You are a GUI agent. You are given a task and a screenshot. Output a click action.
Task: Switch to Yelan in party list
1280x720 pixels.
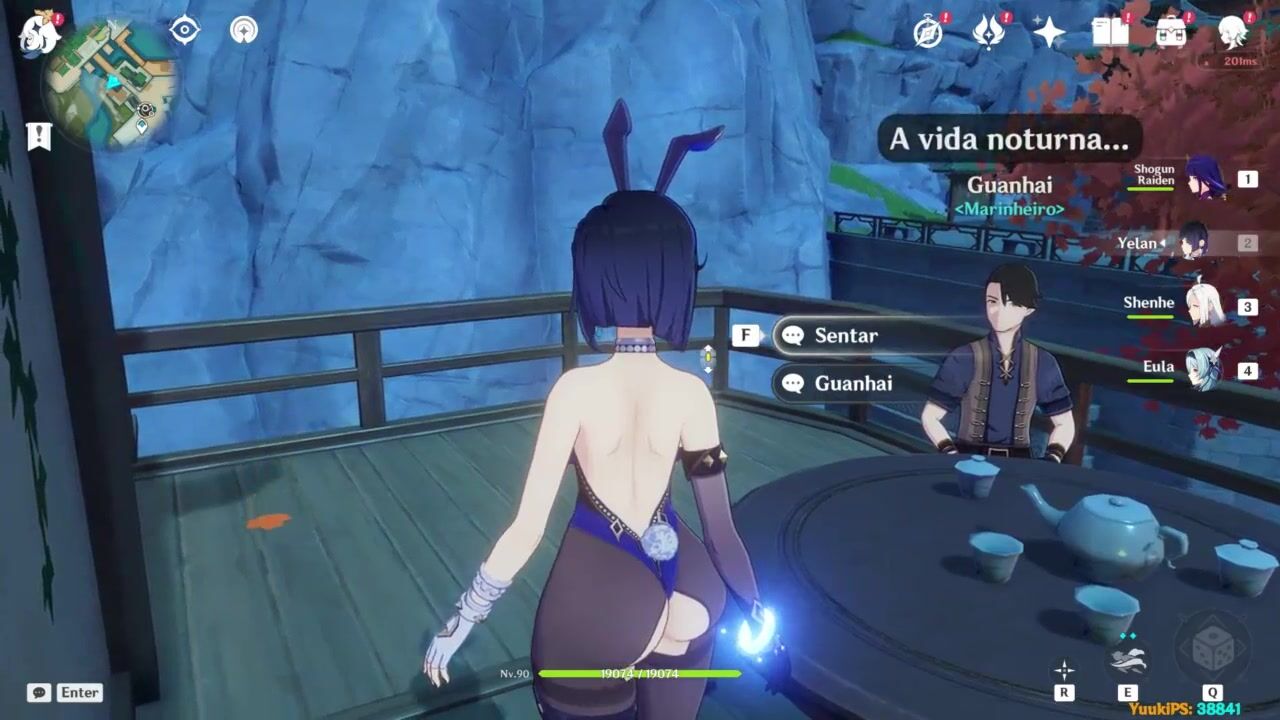pos(1194,242)
